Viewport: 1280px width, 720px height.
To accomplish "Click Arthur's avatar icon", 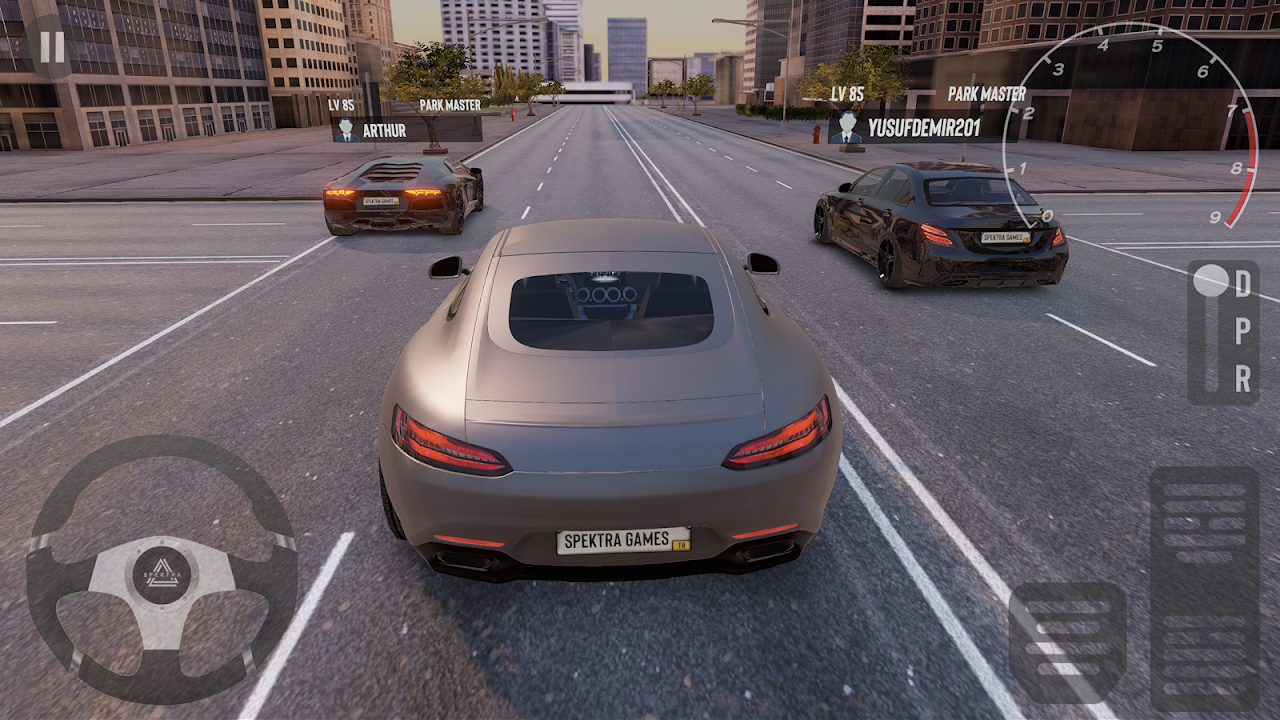I will tap(346, 128).
